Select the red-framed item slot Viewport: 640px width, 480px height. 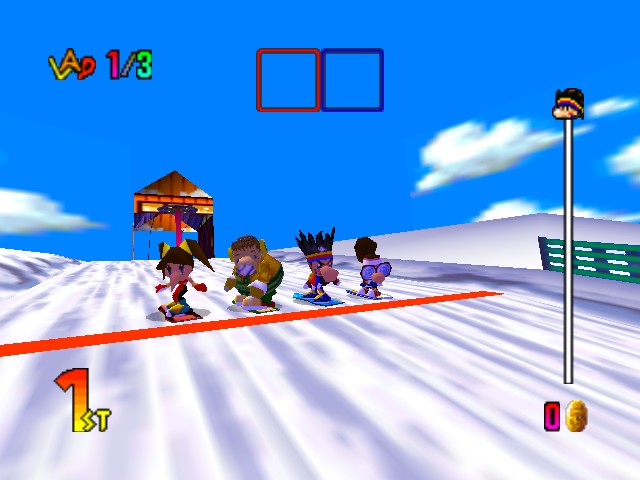[x=288, y=80]
